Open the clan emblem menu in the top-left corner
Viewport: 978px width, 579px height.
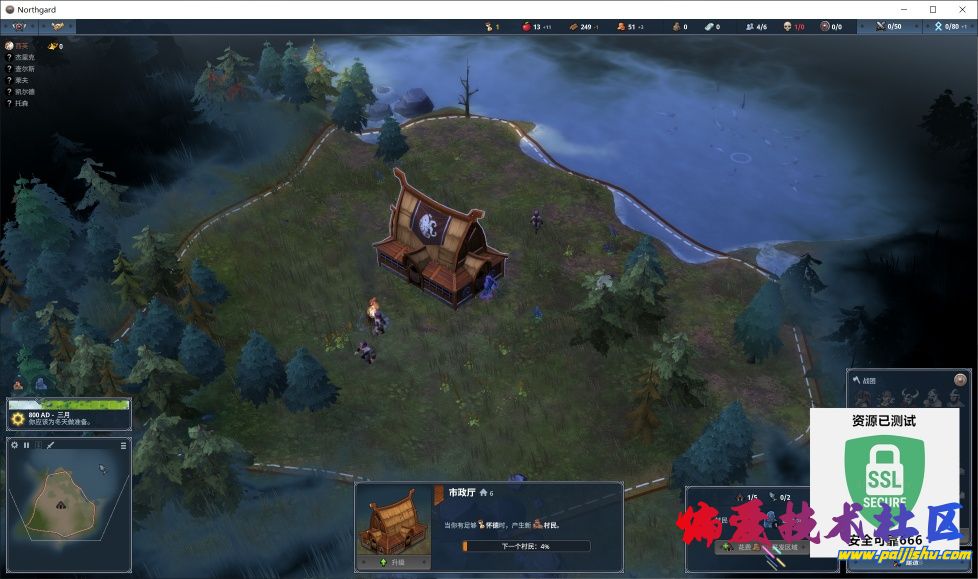pyautogui.click(x=20, y=27)
